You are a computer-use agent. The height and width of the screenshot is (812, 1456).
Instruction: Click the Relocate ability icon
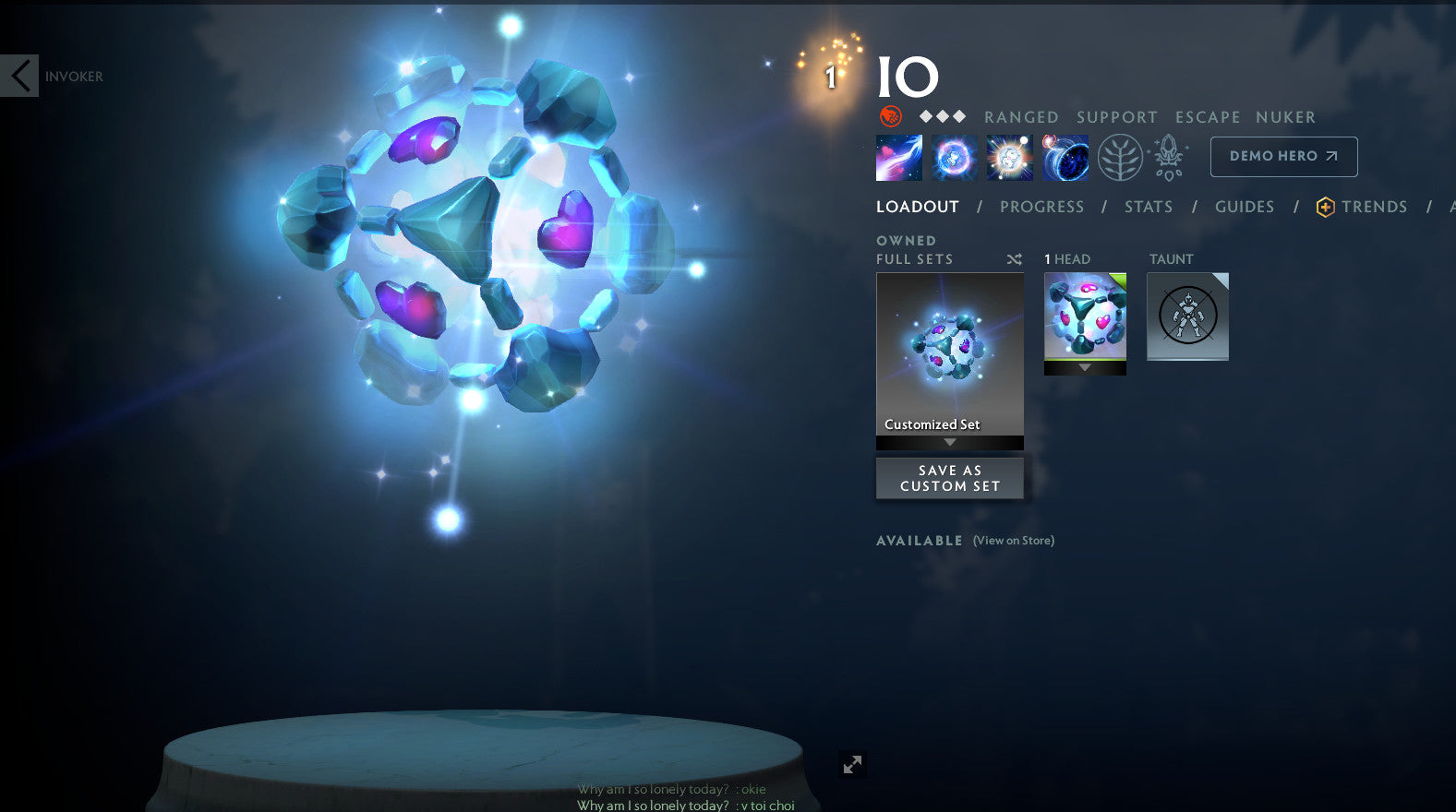[x=1065, y=156]
